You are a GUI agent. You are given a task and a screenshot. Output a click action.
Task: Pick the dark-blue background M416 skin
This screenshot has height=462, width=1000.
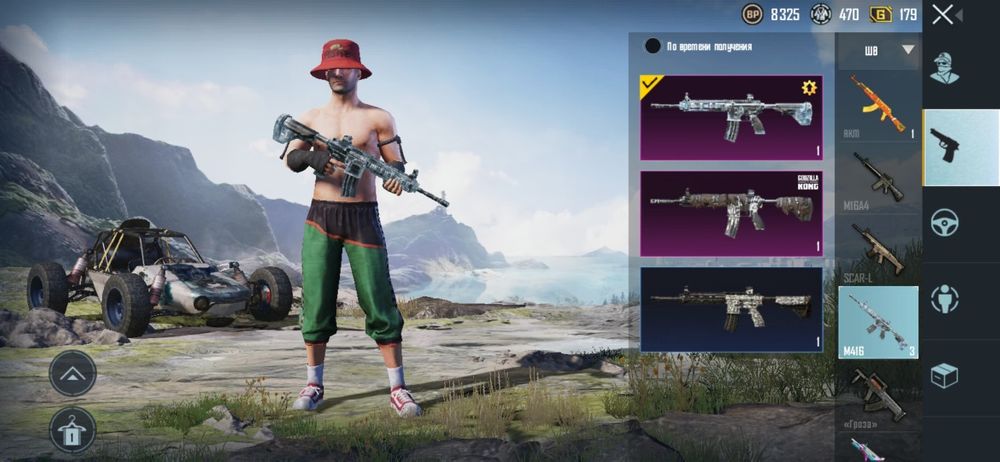(731, 308)
